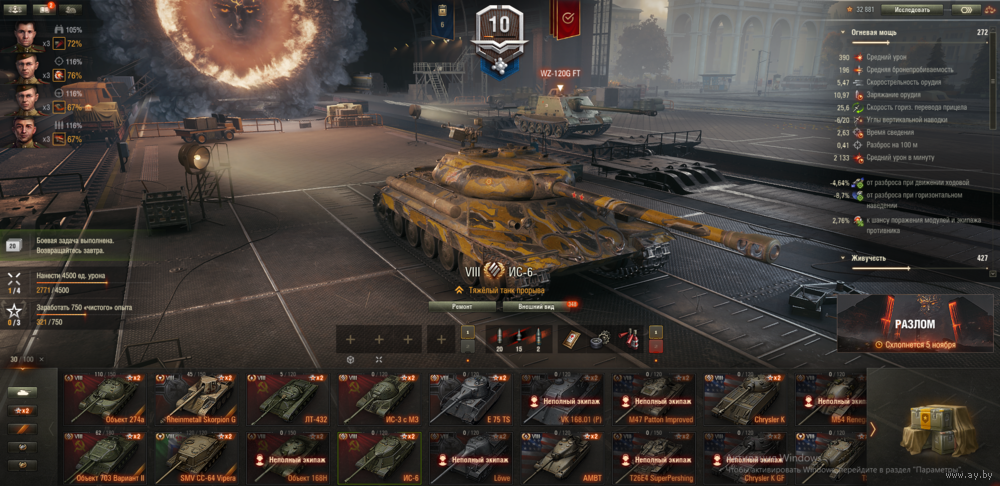
Task: Open the Разлом event banner
Action: tap(915, 325)
